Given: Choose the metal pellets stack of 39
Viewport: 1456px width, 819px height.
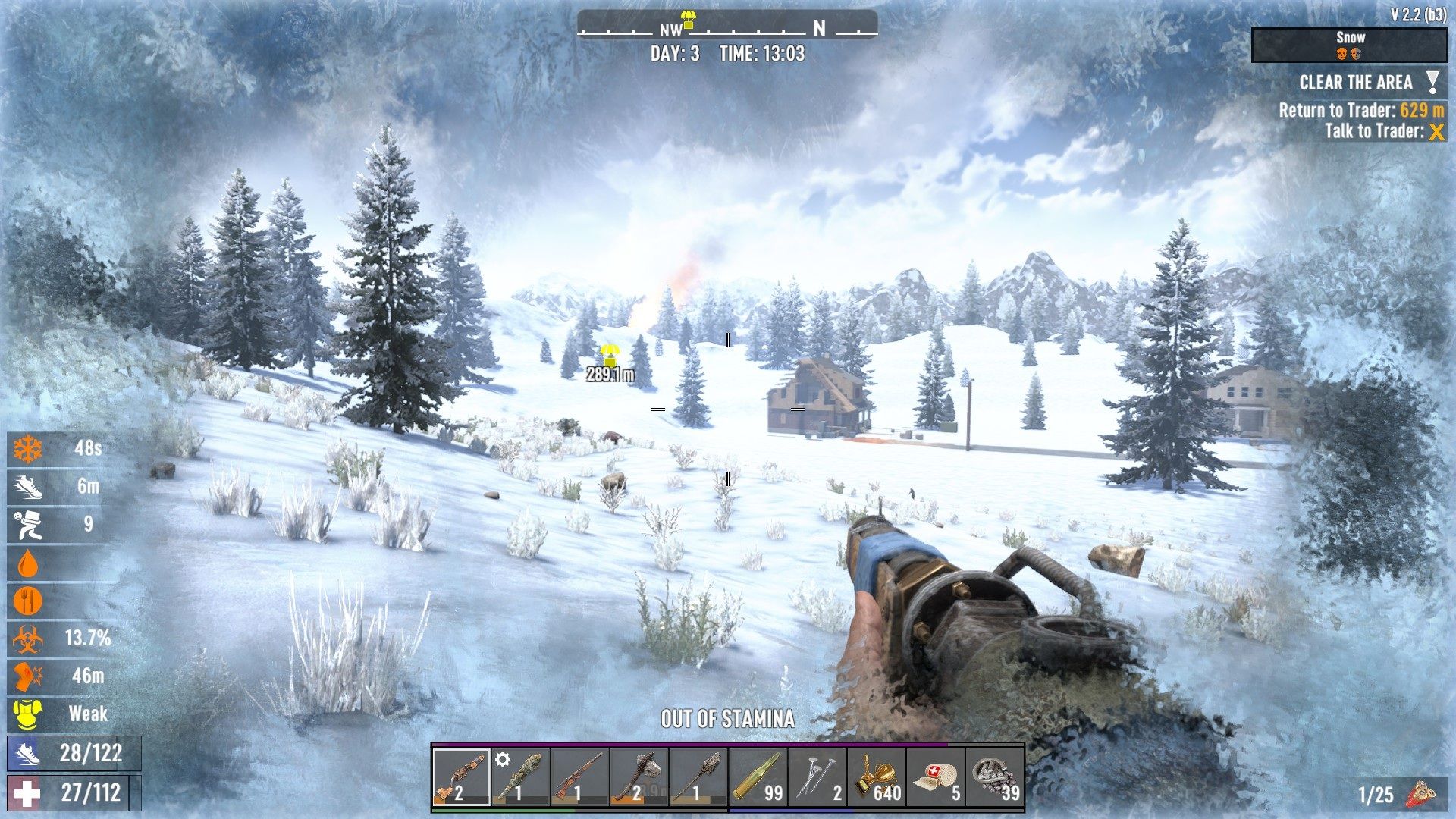Looking at the screenshot, I should [x=994, y=777].
